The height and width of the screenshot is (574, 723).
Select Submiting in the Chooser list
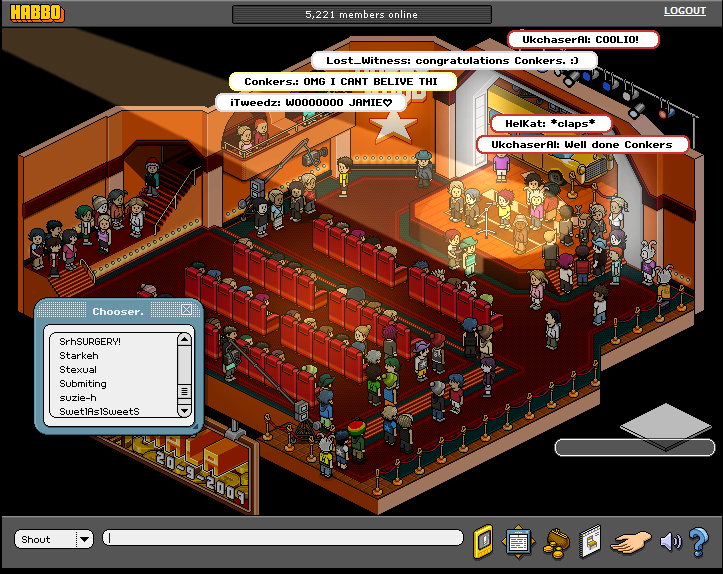pos(83,383)
